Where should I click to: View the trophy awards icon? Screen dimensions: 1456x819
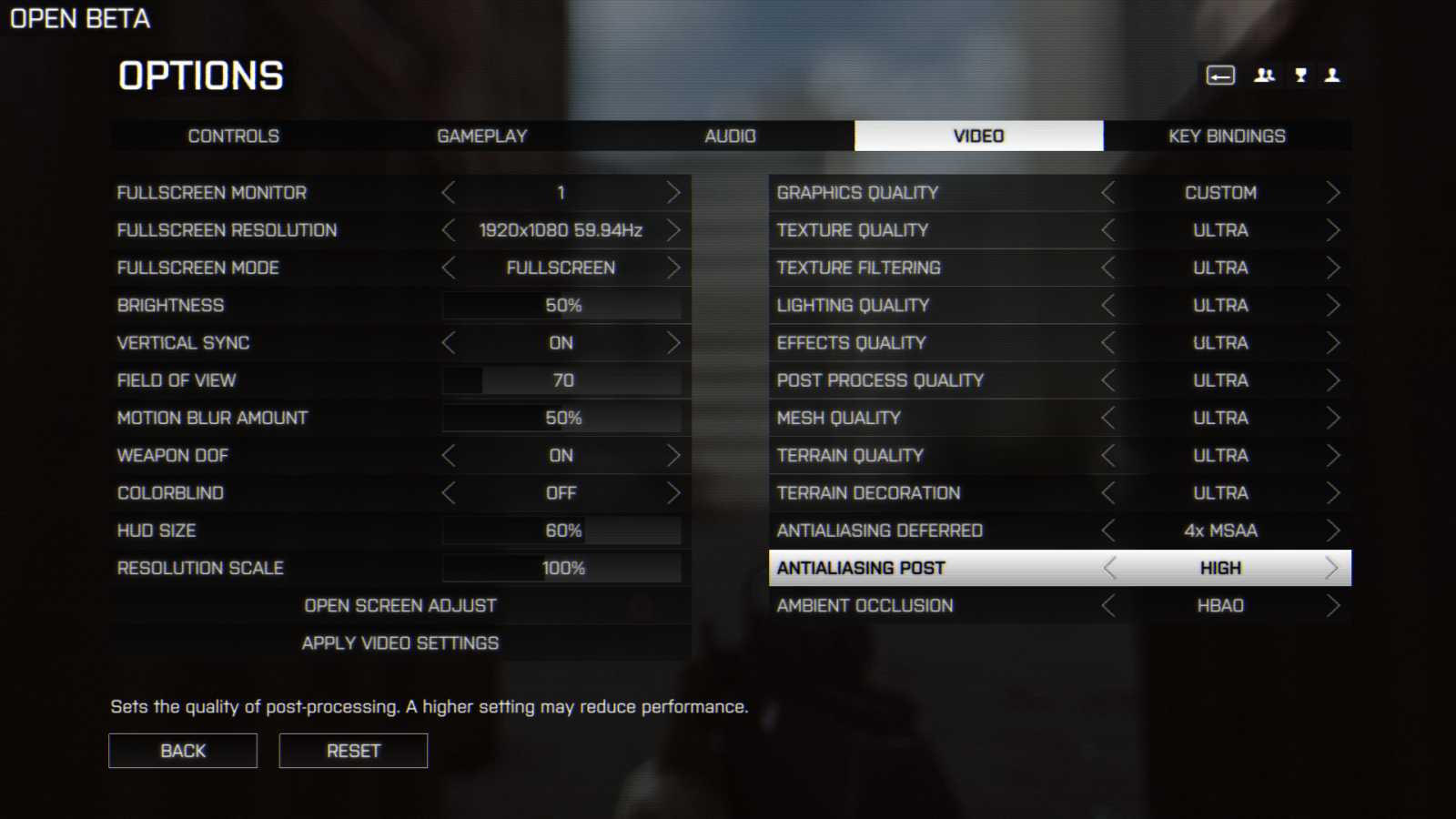click(x=1299, y=76)
